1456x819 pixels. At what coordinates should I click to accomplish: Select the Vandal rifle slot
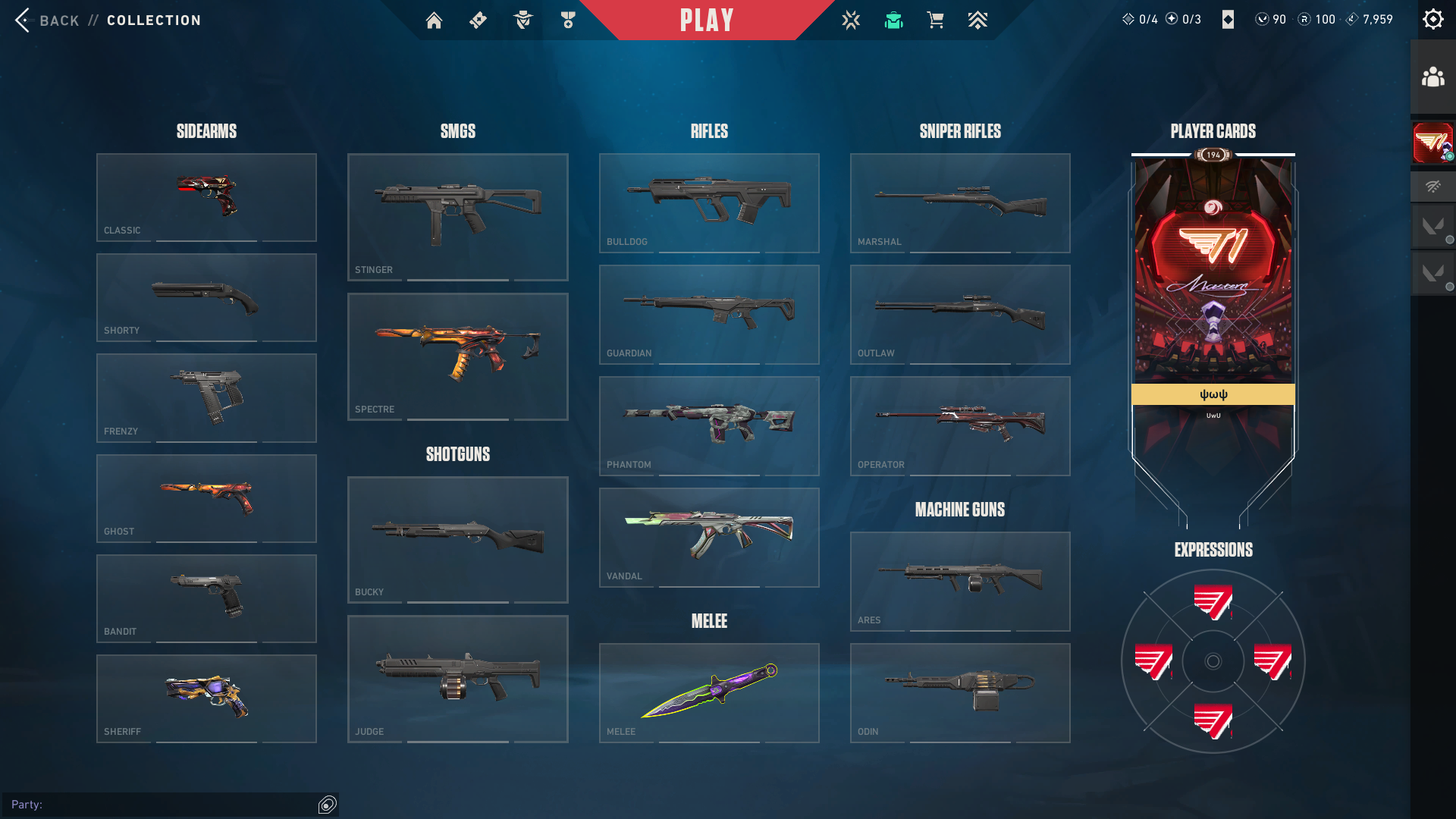[709, 537]
